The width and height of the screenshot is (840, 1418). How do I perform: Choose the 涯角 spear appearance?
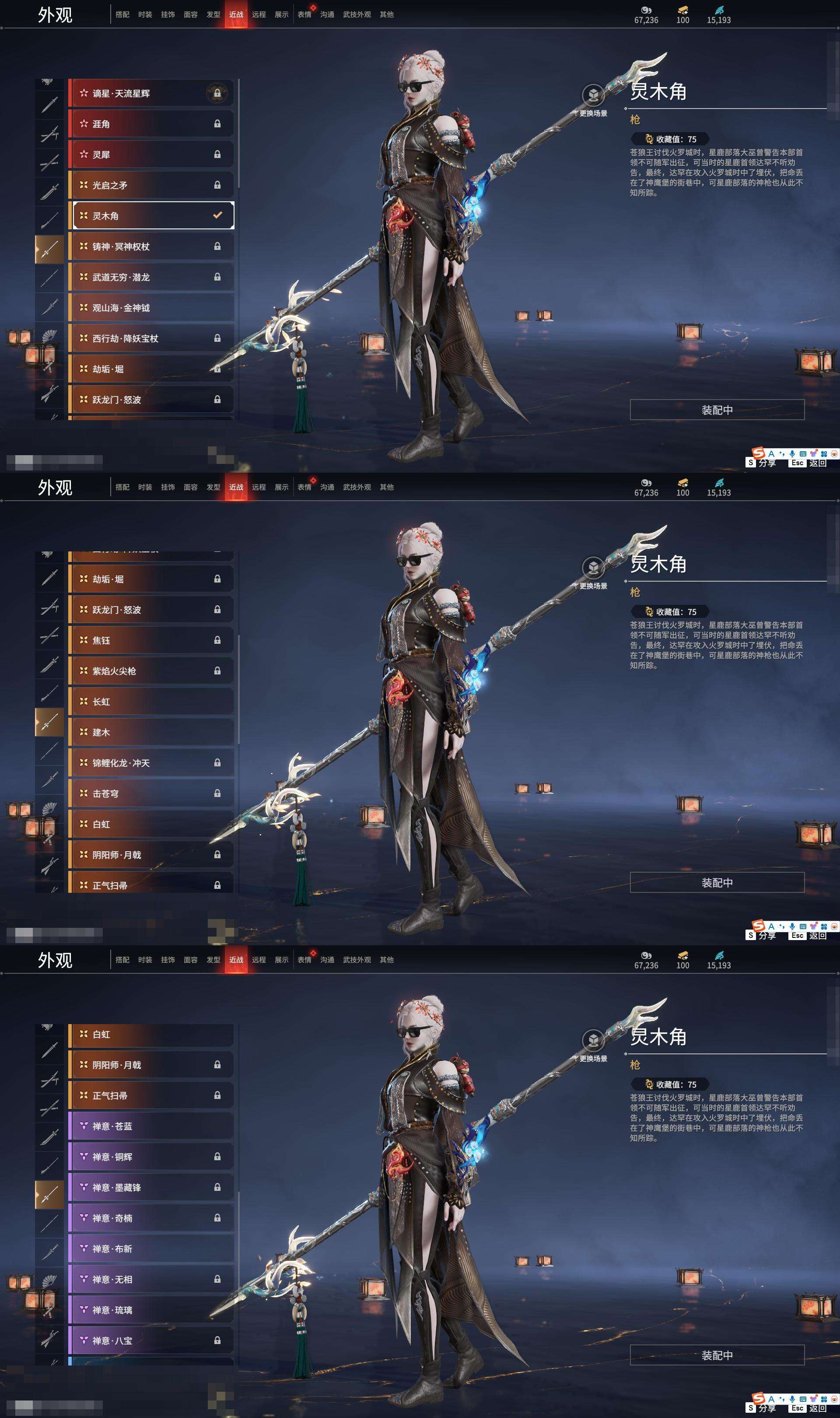tap(150, 124)
